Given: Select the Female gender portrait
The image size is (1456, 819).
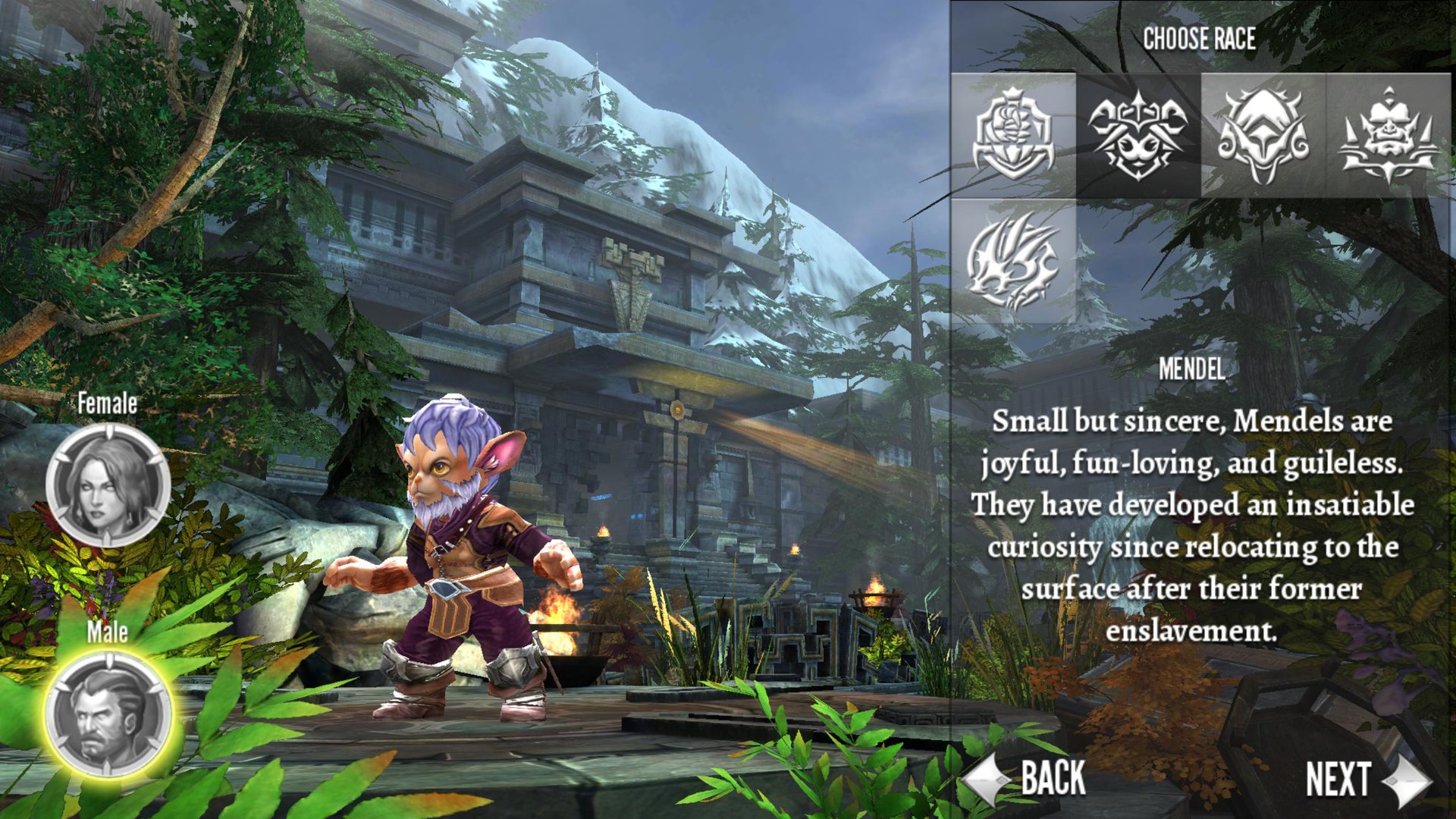Looking at the screenshot, I should pos(108,485).
